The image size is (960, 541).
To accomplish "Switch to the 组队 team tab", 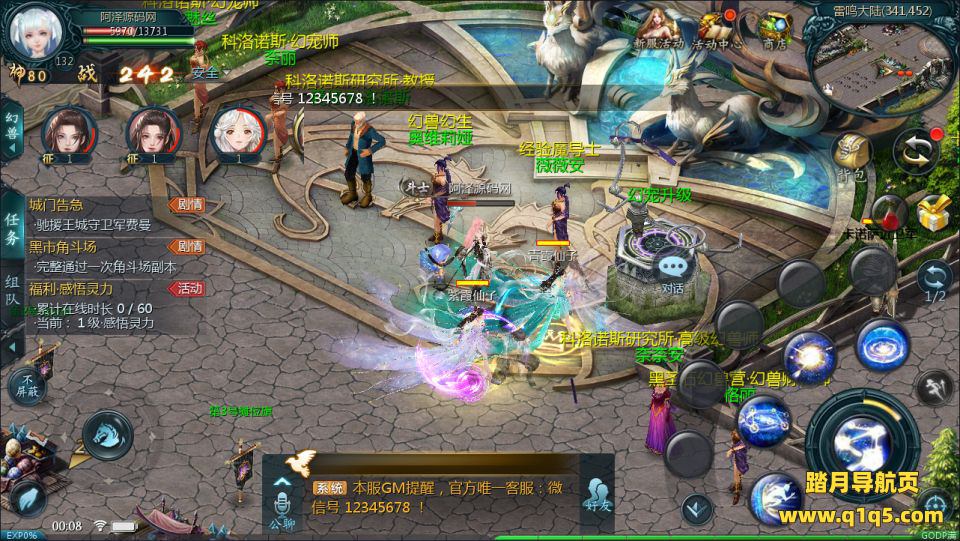I will pyautogui.click(x=12, y=291).
